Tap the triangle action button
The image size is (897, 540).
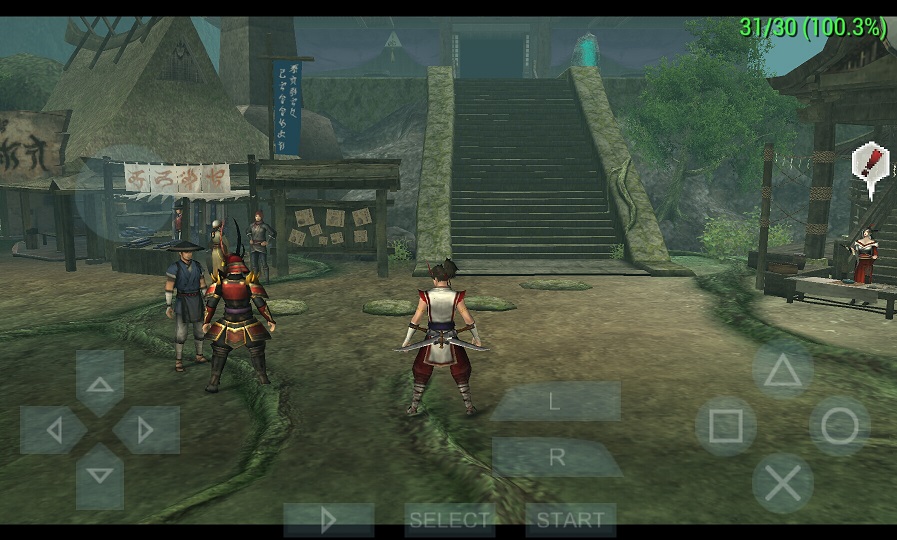coord(783,371)
